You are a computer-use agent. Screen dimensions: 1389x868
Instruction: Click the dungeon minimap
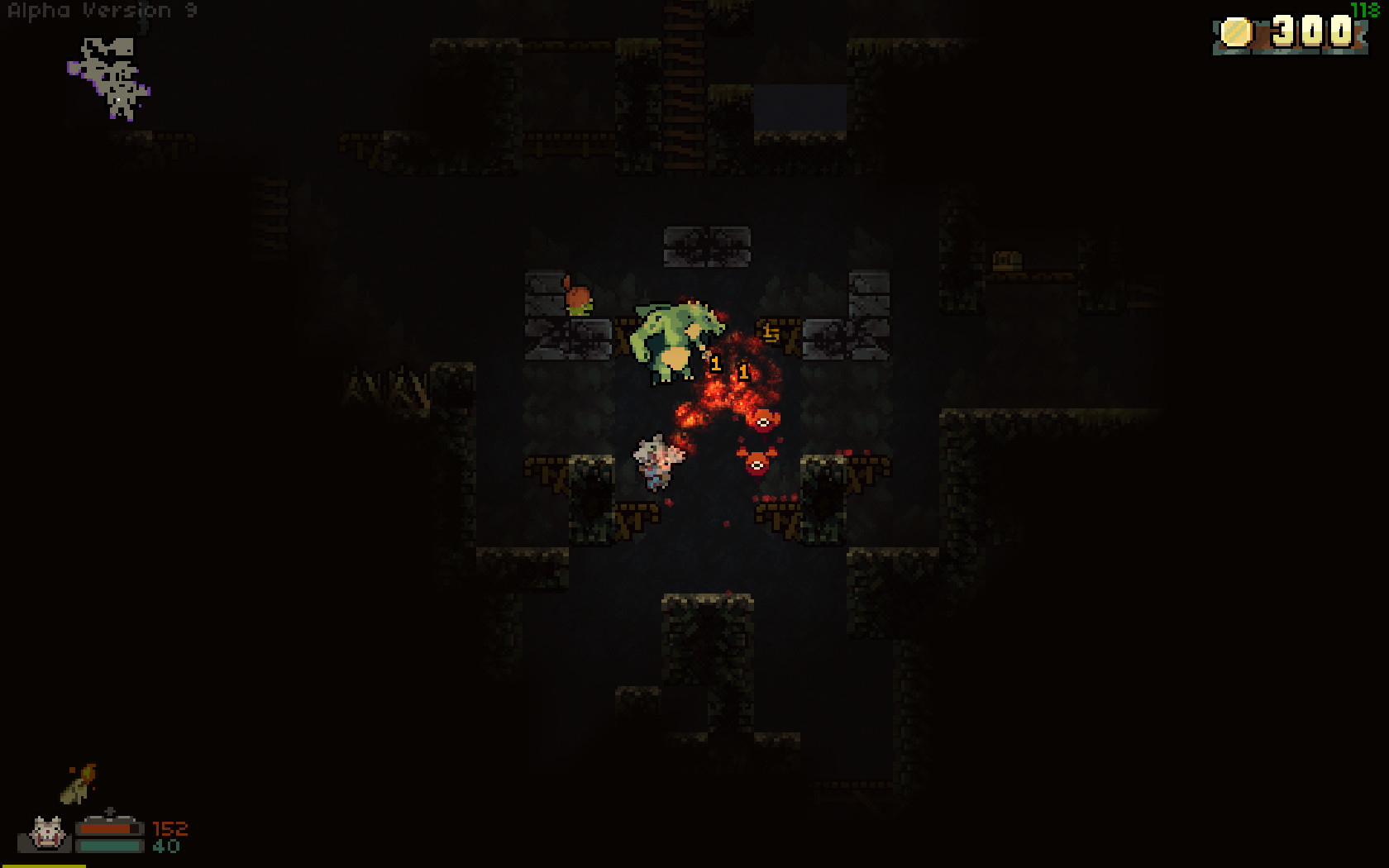tap(110, 79)
